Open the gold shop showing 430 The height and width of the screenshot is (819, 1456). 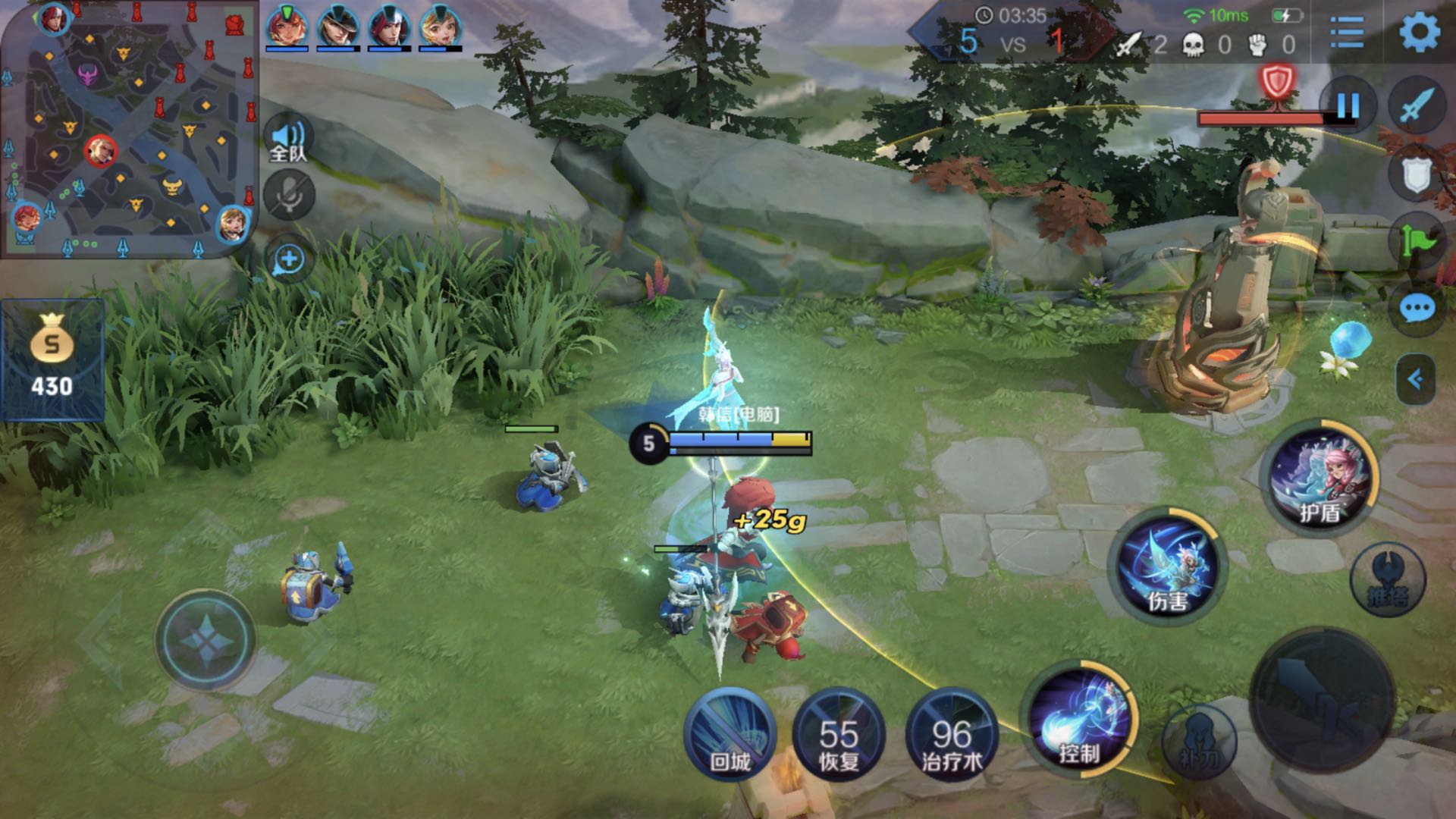[x=52, y=360]
